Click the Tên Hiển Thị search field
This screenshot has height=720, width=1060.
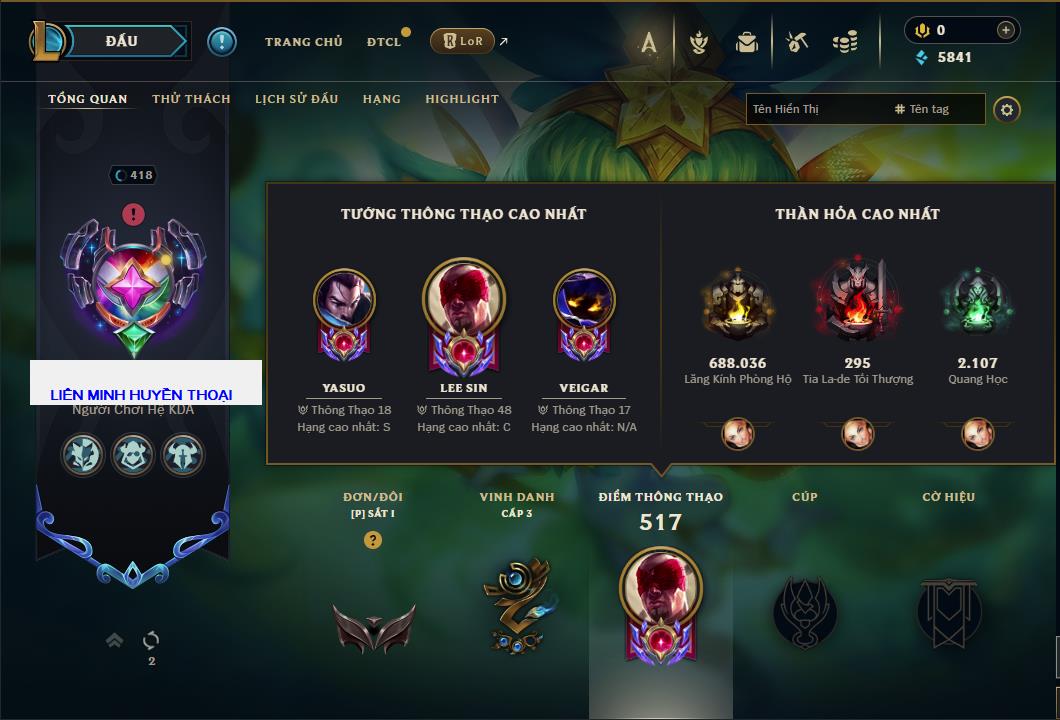point(815,109)
